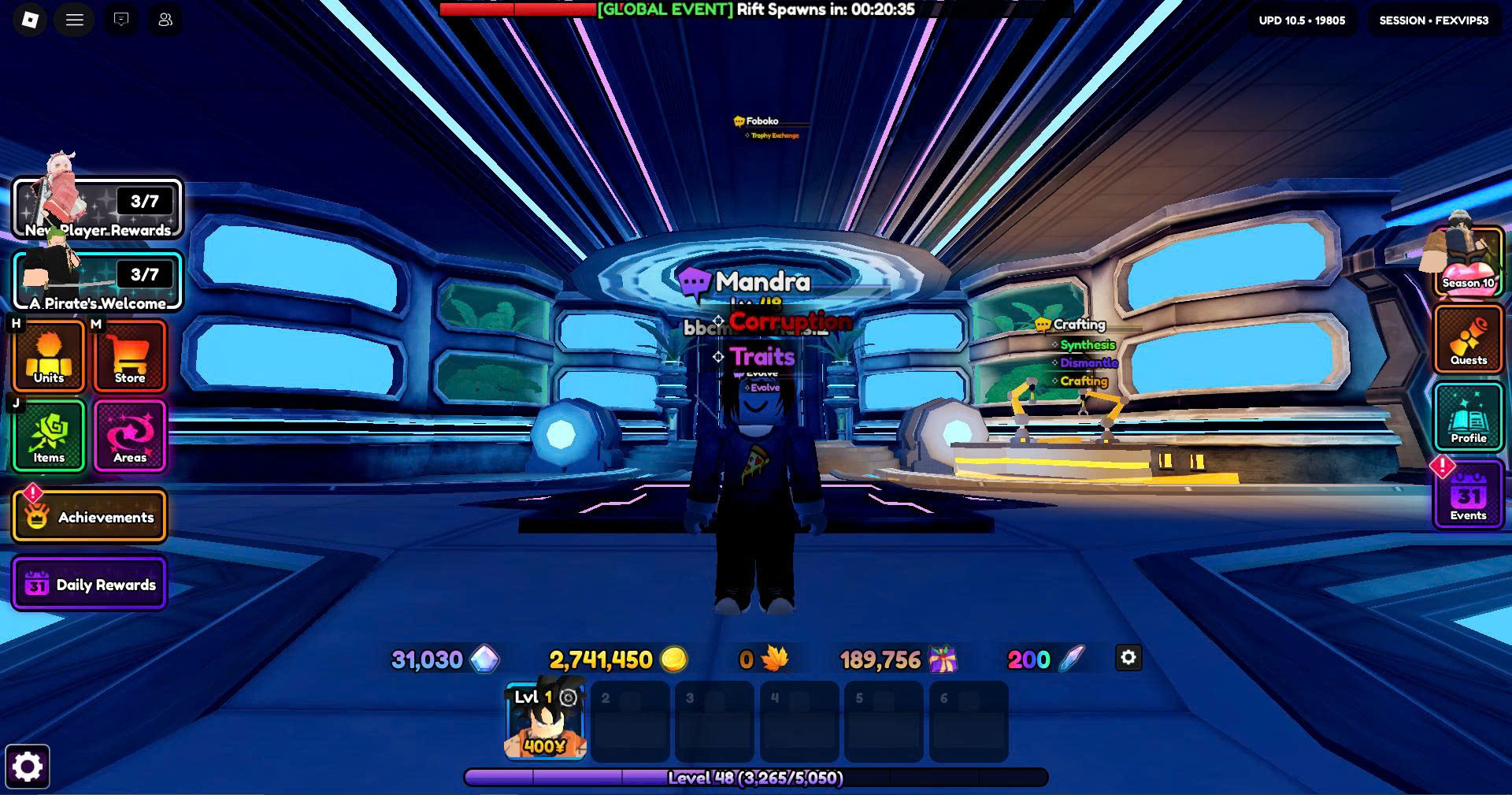This screenshot has height=795, width=1512.
Task: Open A Pirate's Welcome rewards
Action: pos(98,281)
